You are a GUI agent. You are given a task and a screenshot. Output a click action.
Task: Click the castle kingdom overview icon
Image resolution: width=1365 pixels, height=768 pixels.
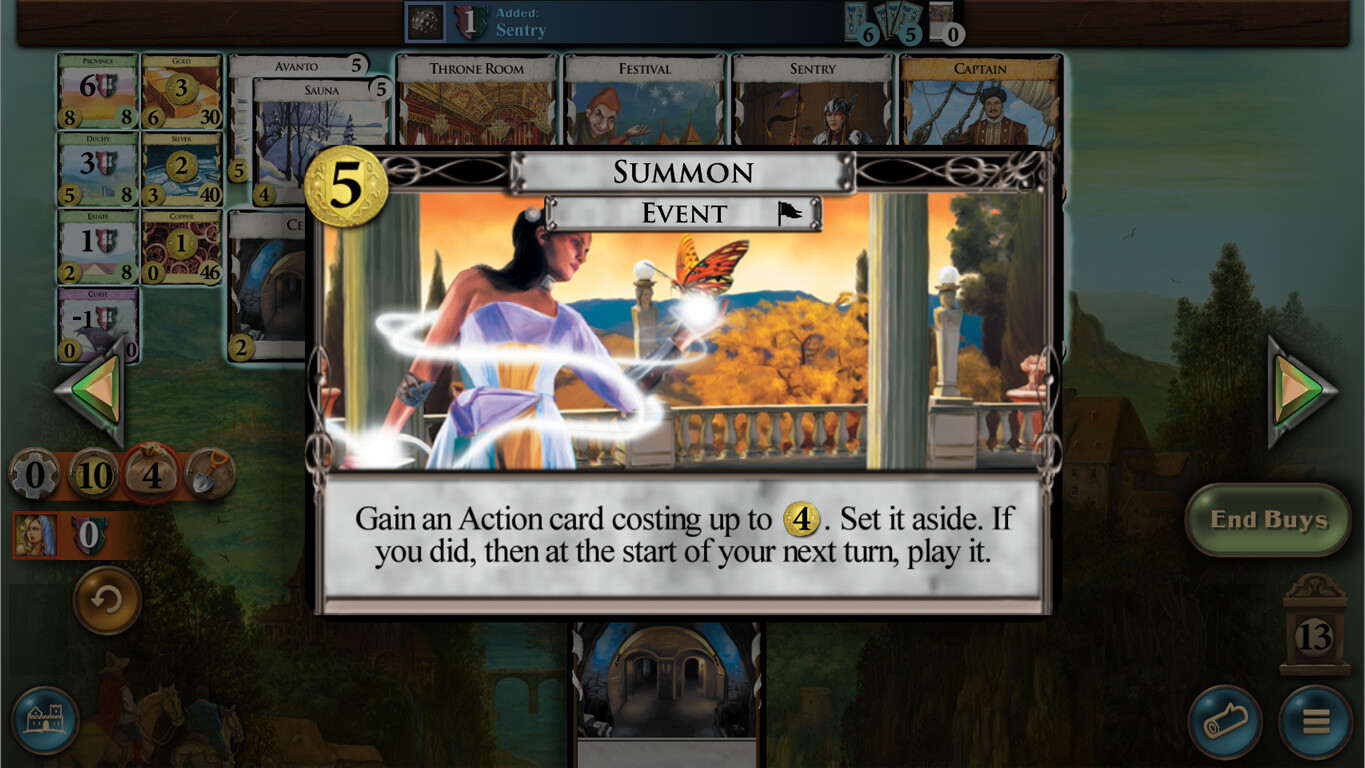click(46, 722)
